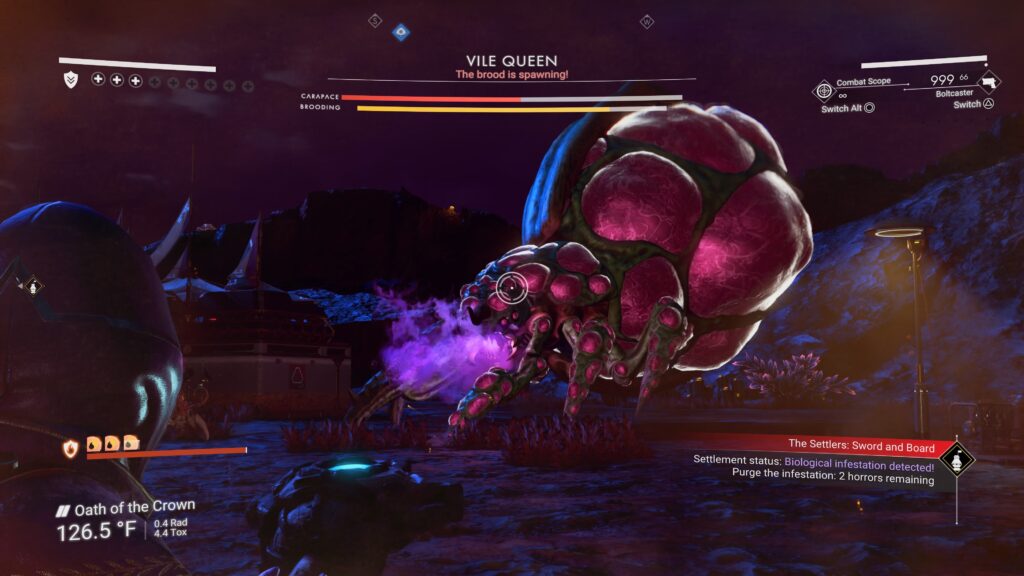Click the Boltcaster pistol weapon icon
Viewport: 1024px width, 576px height.
coord(987,83)
